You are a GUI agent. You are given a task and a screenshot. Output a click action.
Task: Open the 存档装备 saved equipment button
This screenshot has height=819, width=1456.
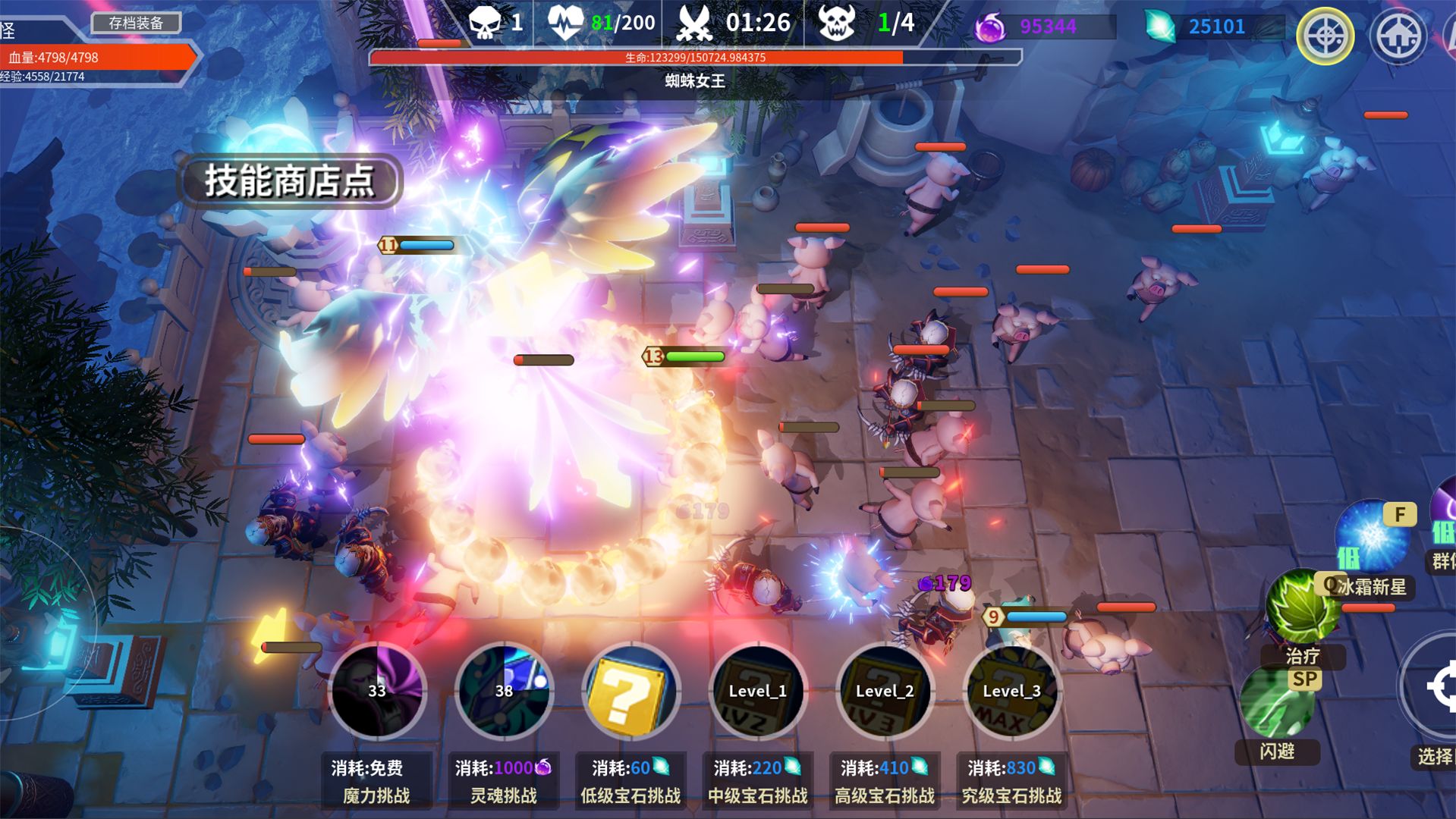coord(137,23)
